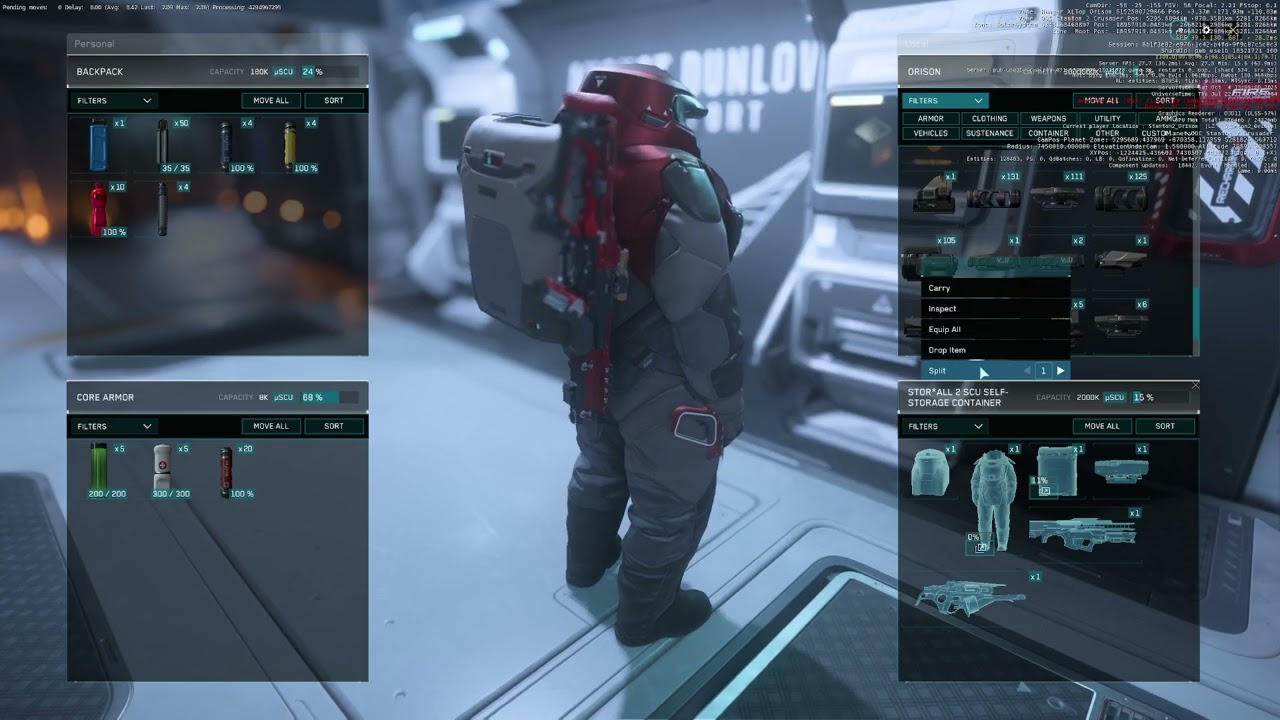Open the Backpack Filters dropdown

click(114, 101)
